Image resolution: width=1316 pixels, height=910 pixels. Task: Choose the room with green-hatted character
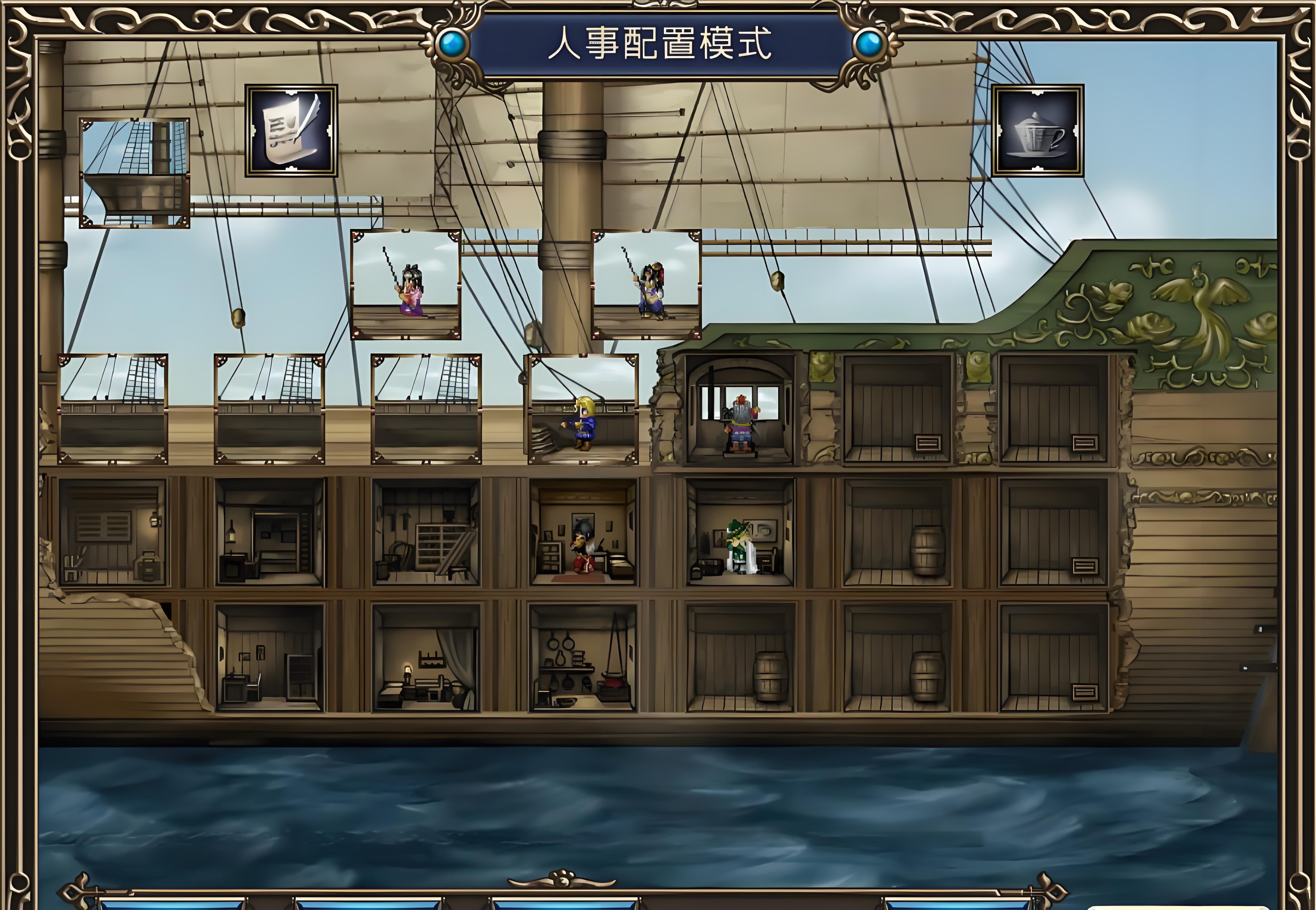click(740, 533)
